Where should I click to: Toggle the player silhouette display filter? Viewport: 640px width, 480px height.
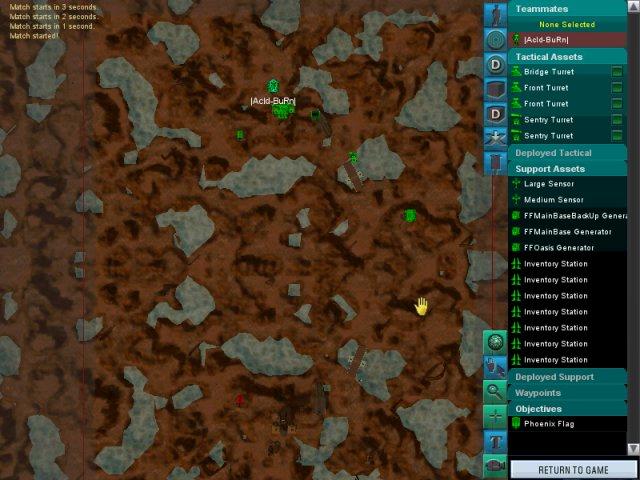496,15
